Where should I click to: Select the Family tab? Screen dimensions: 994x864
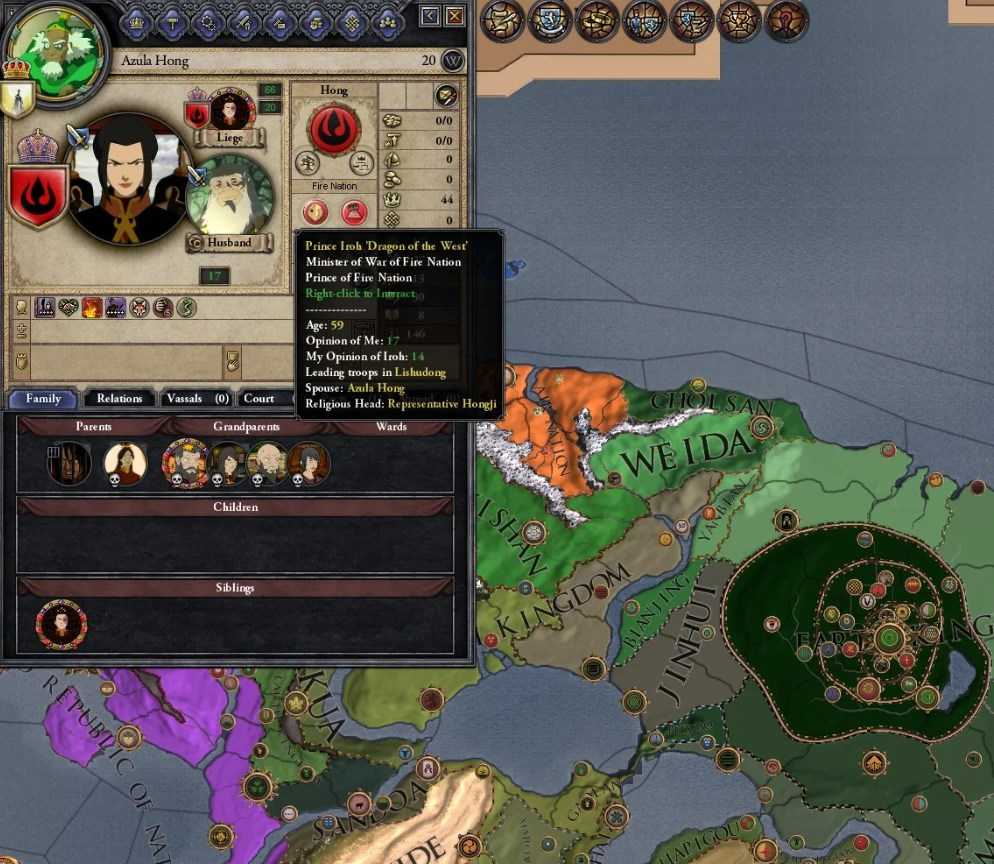44,398
